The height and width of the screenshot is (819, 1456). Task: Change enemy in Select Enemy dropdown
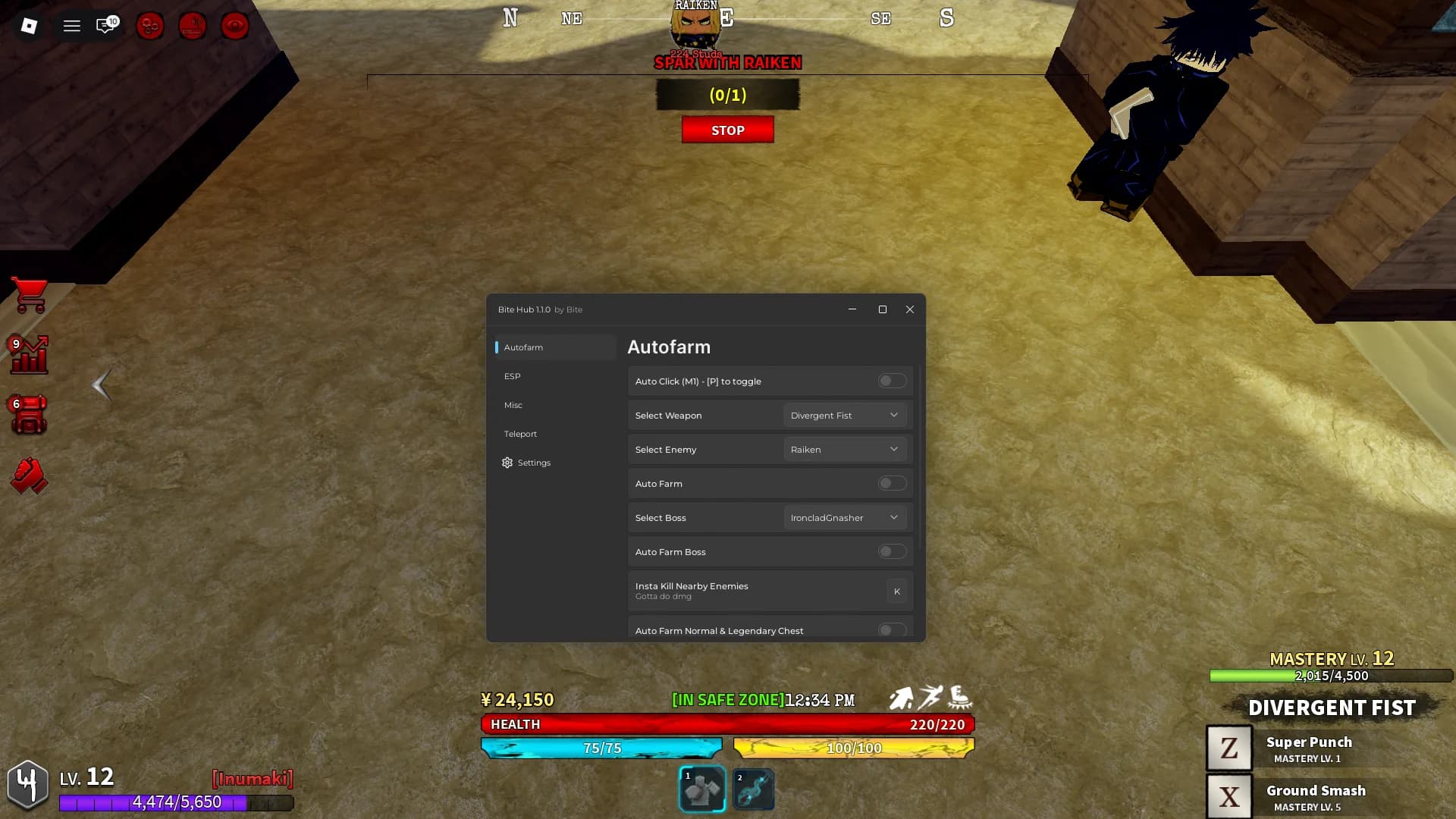(x=844, y=449)
